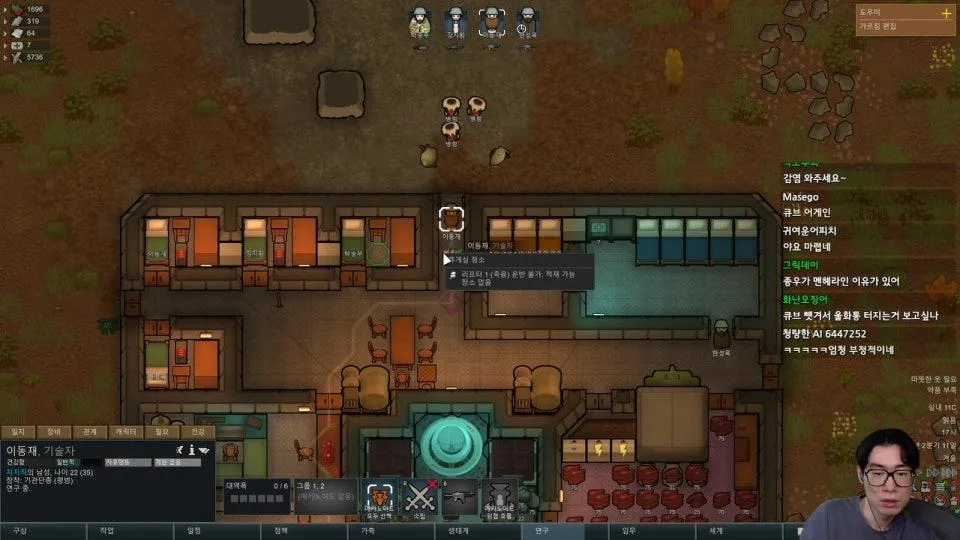Click the plus button on the 도우미 panel
The height and width of the screenshot is (540, 960).
(x=946, y=14)
